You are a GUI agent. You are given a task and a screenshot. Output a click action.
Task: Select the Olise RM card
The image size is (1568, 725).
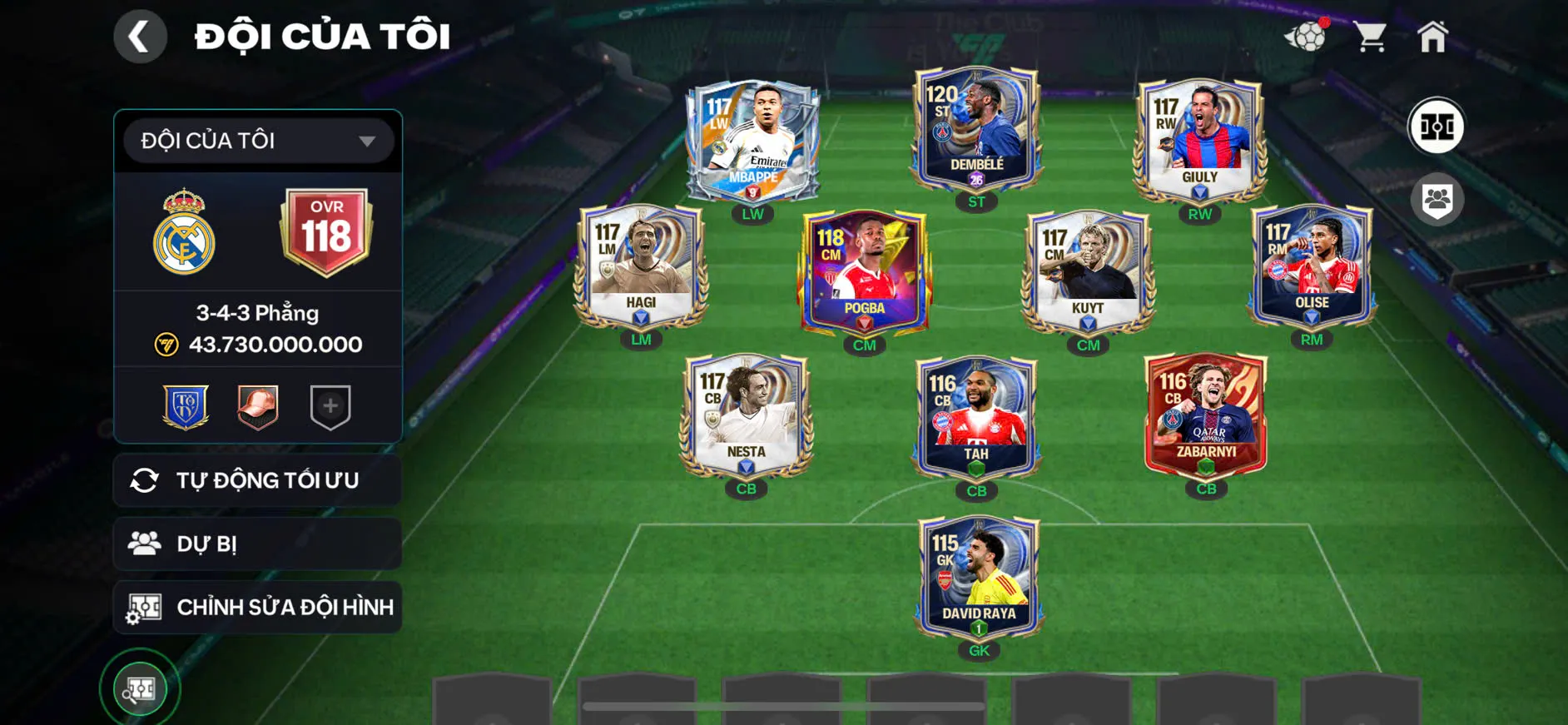point(1311,266)
